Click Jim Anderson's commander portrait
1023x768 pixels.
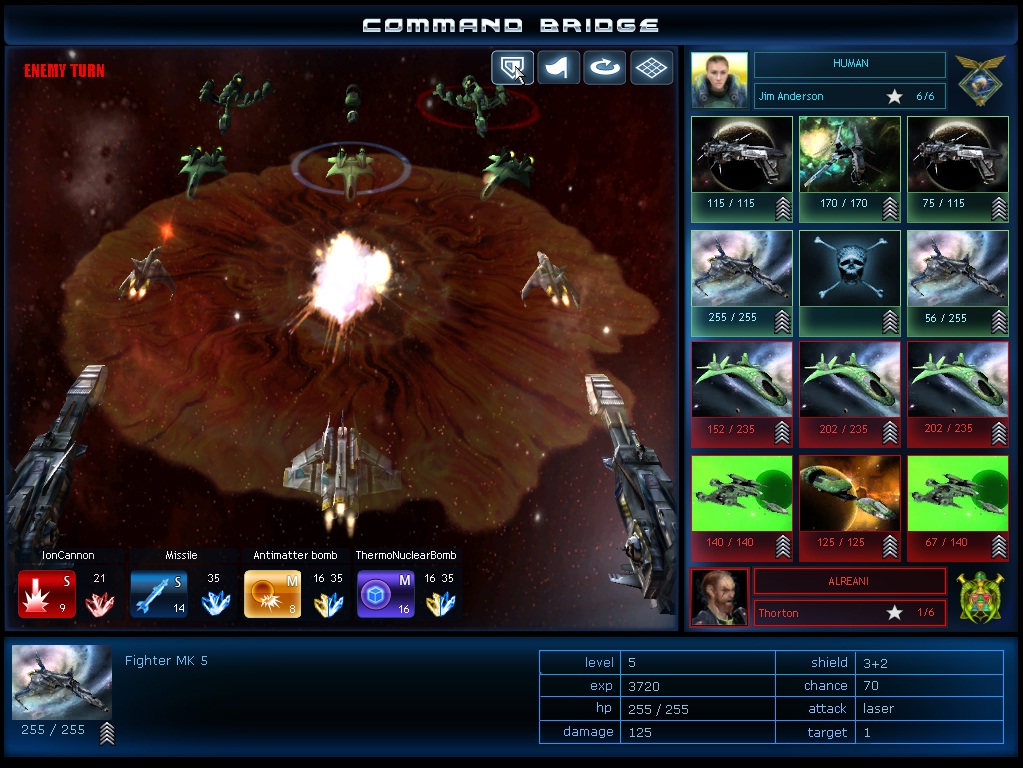[719, 80]
